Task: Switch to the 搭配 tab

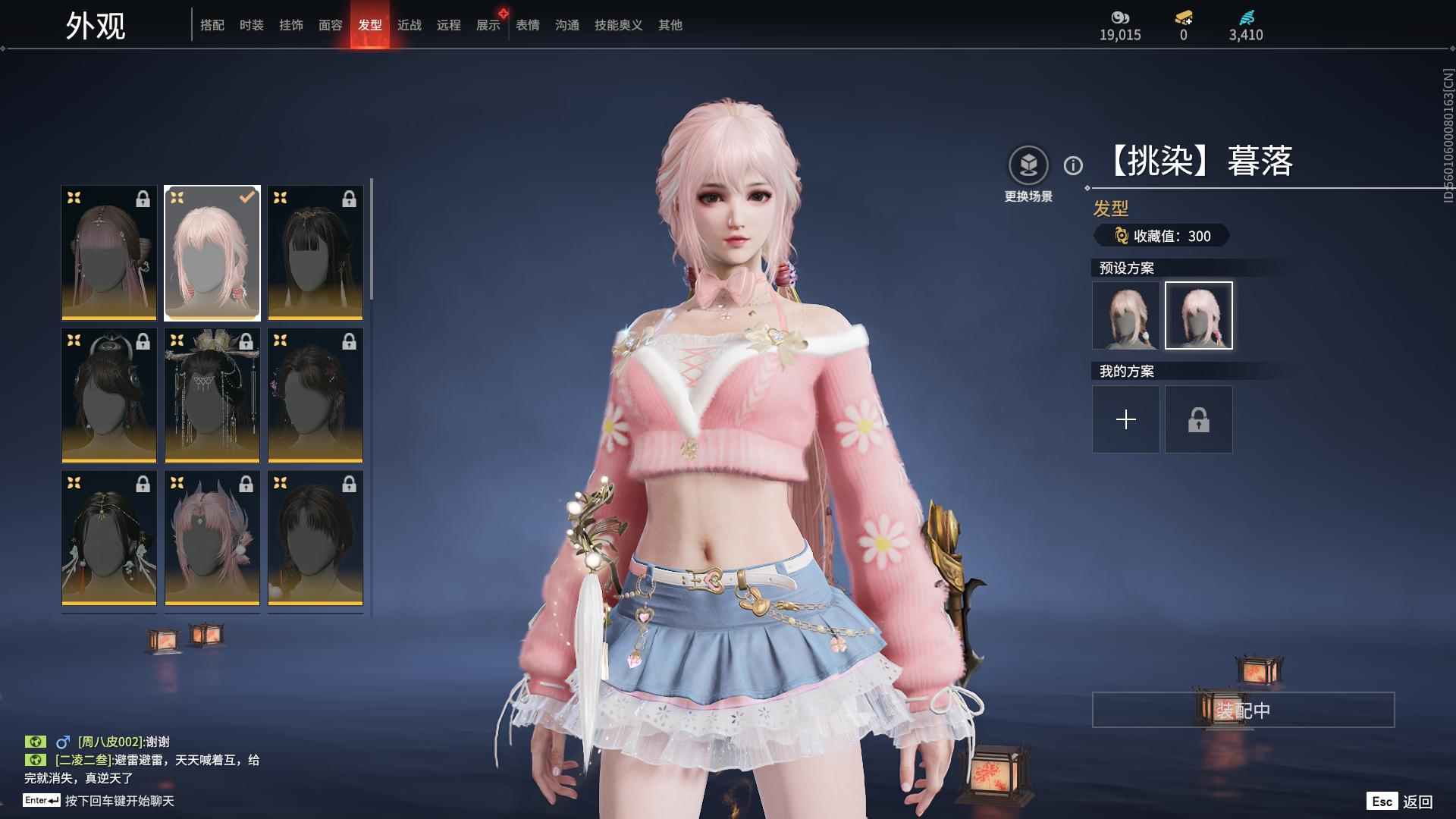Action: pos(212,25)
